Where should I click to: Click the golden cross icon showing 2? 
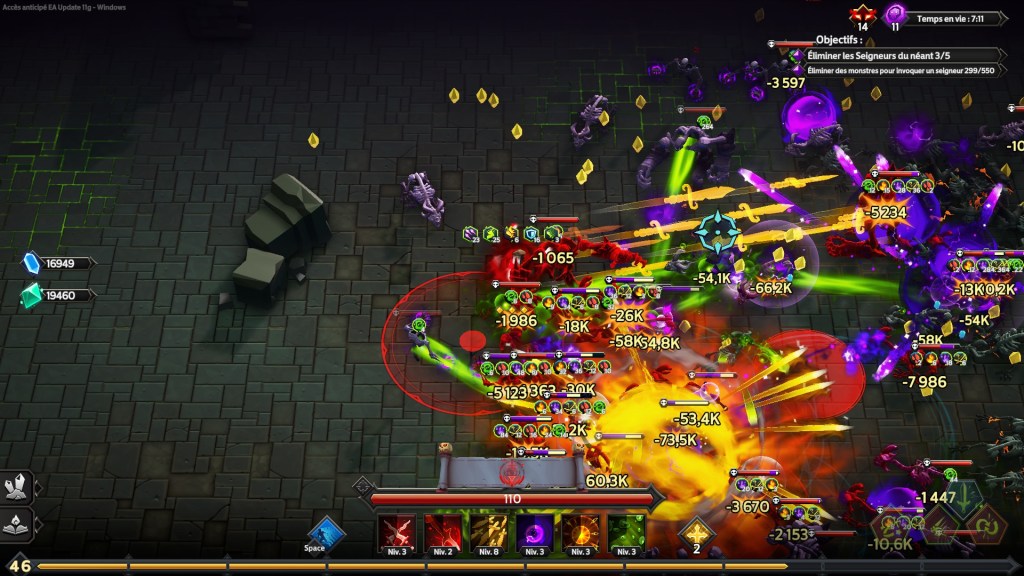[x=696, y=532]
